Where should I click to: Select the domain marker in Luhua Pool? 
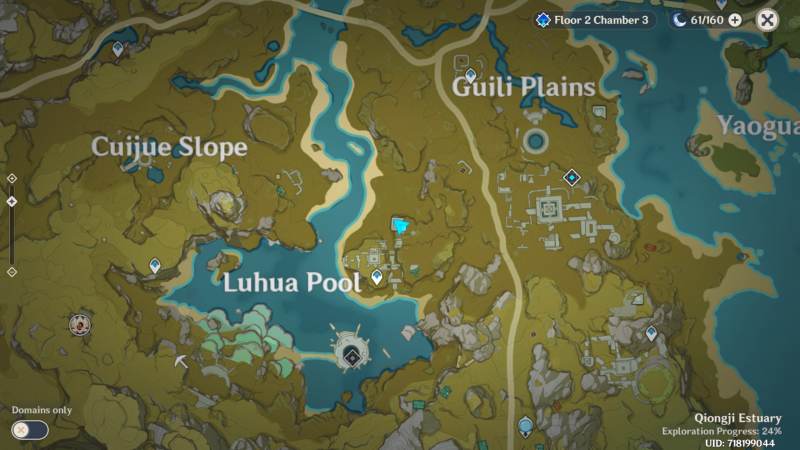coord(351,355)
